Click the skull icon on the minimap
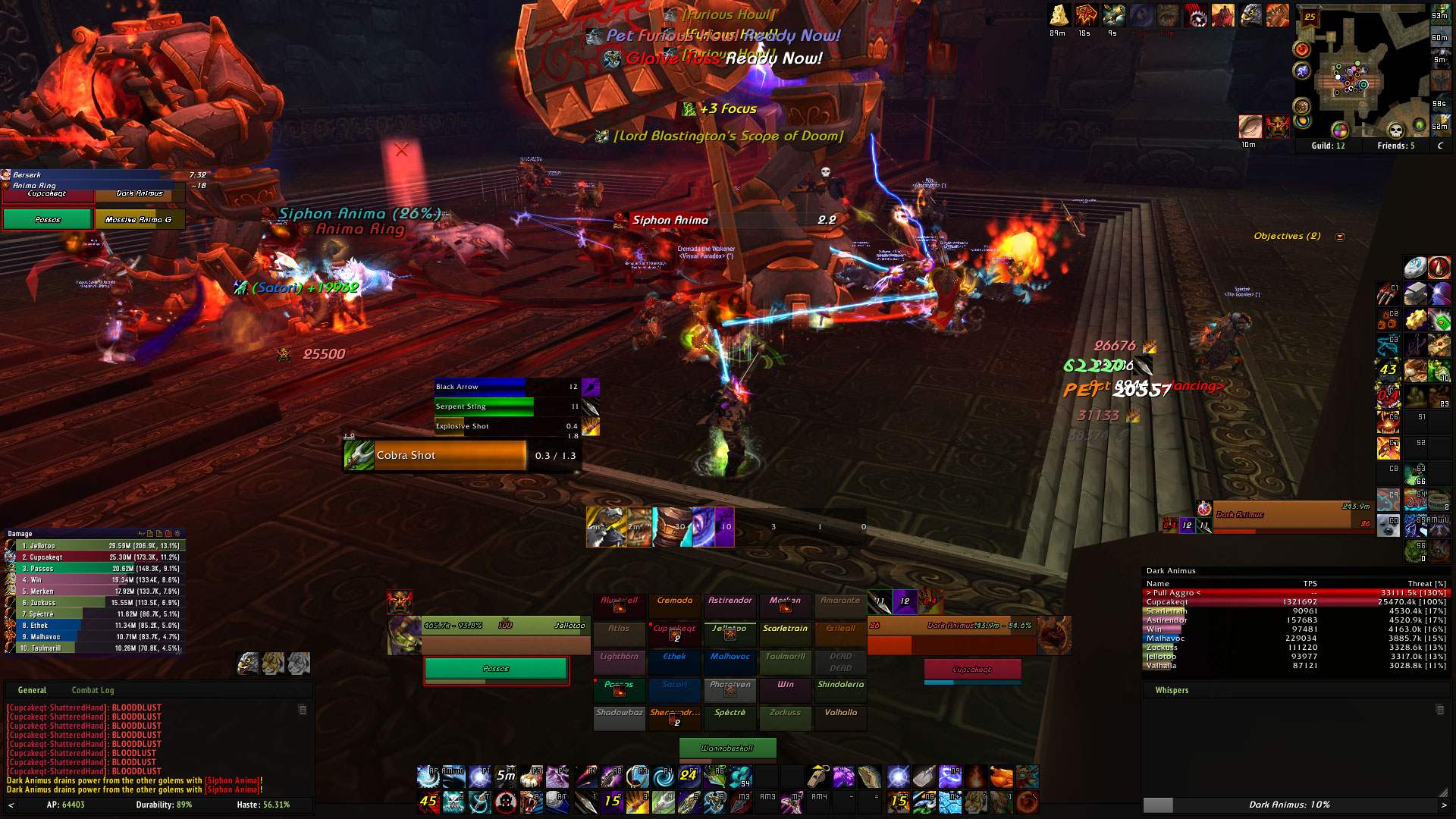Viewport: 1456px width, 819px height. 1396,130
